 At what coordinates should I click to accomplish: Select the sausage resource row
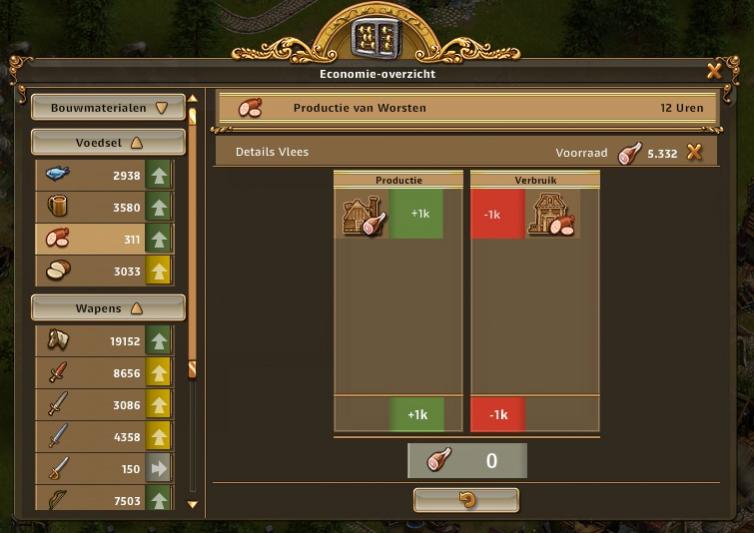(x=103, y=239)
